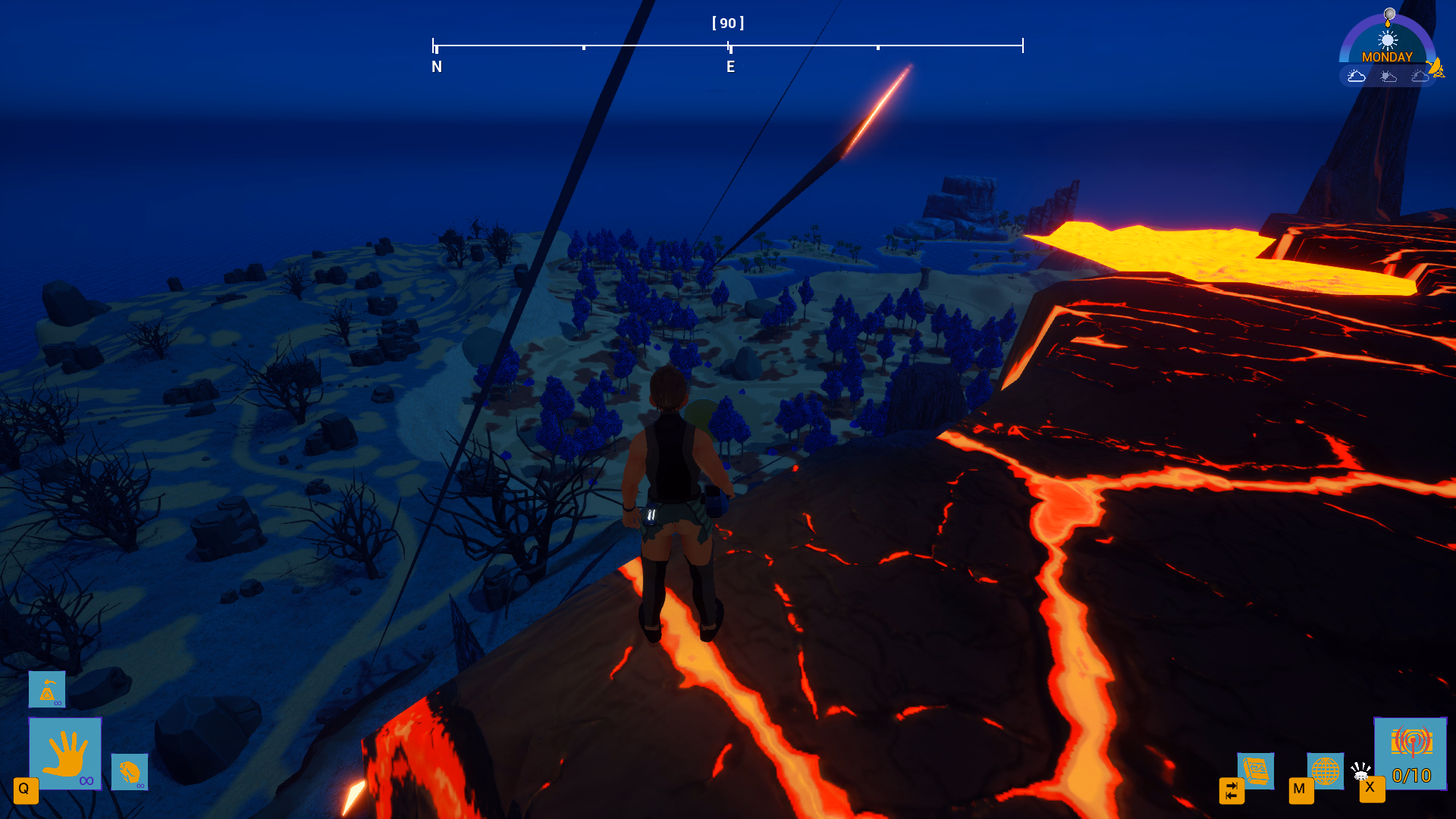Open the journal book icon
1456x819 pixels.
[1255, 770]
